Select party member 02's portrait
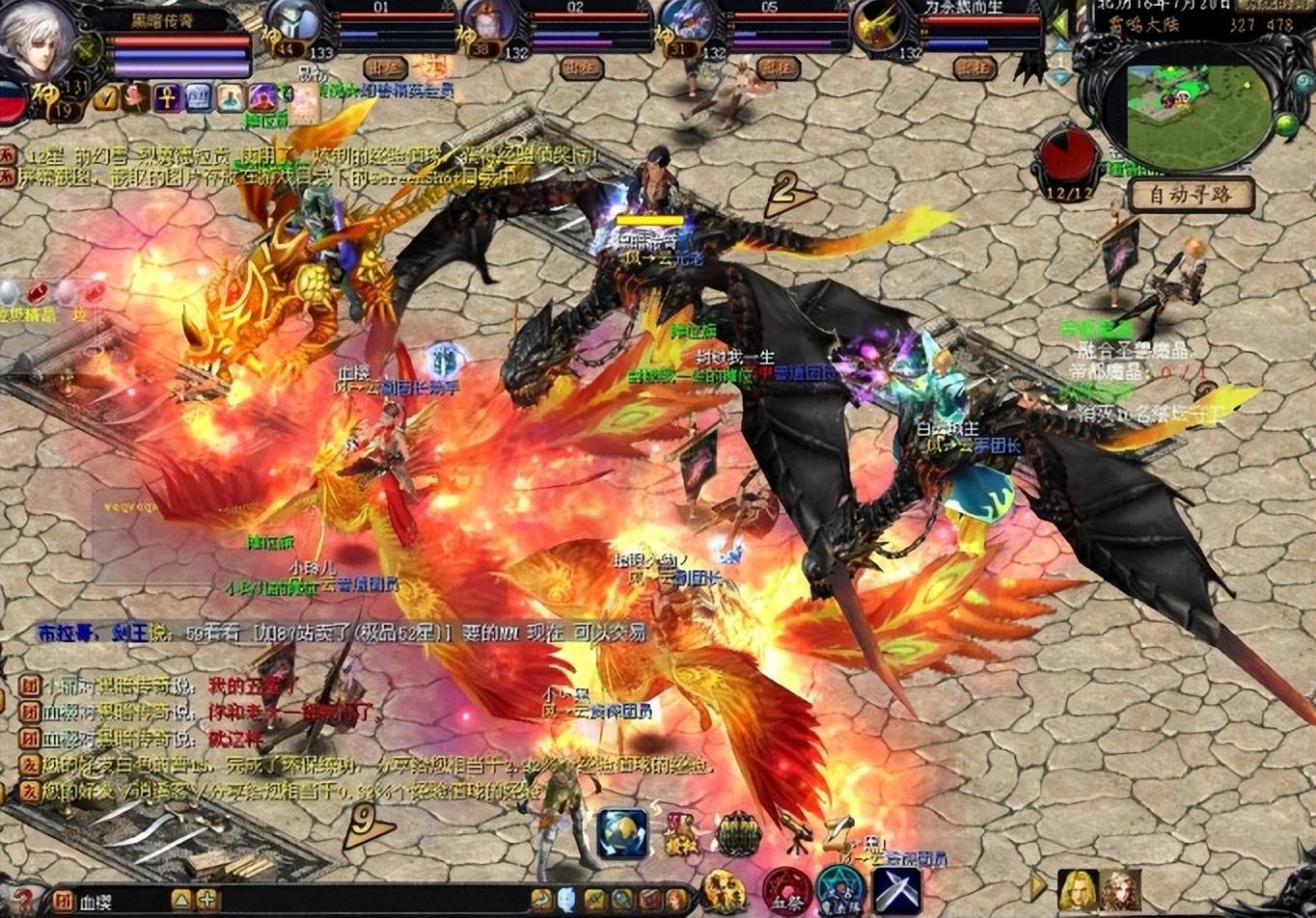This screenshot has height=918, width=1316. click(489, 23)
